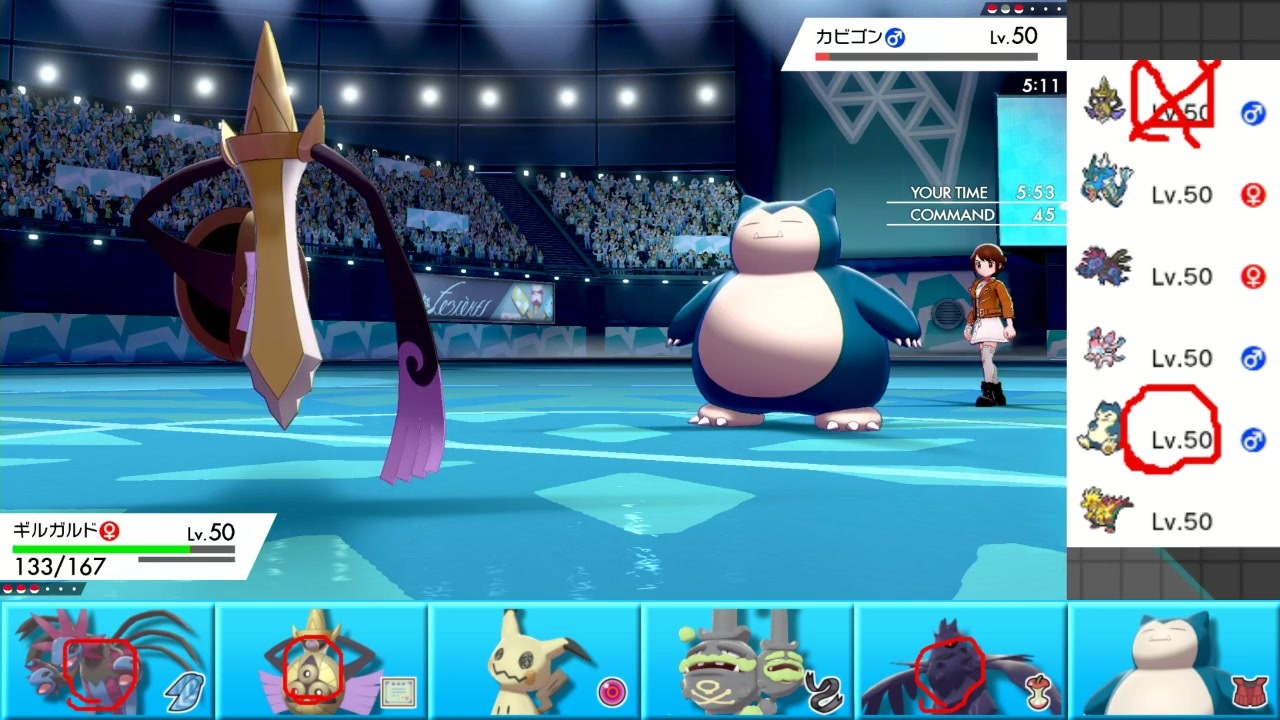
Task: Choose Mimikyu from the bottom team bar
Action: coord(534,660)
